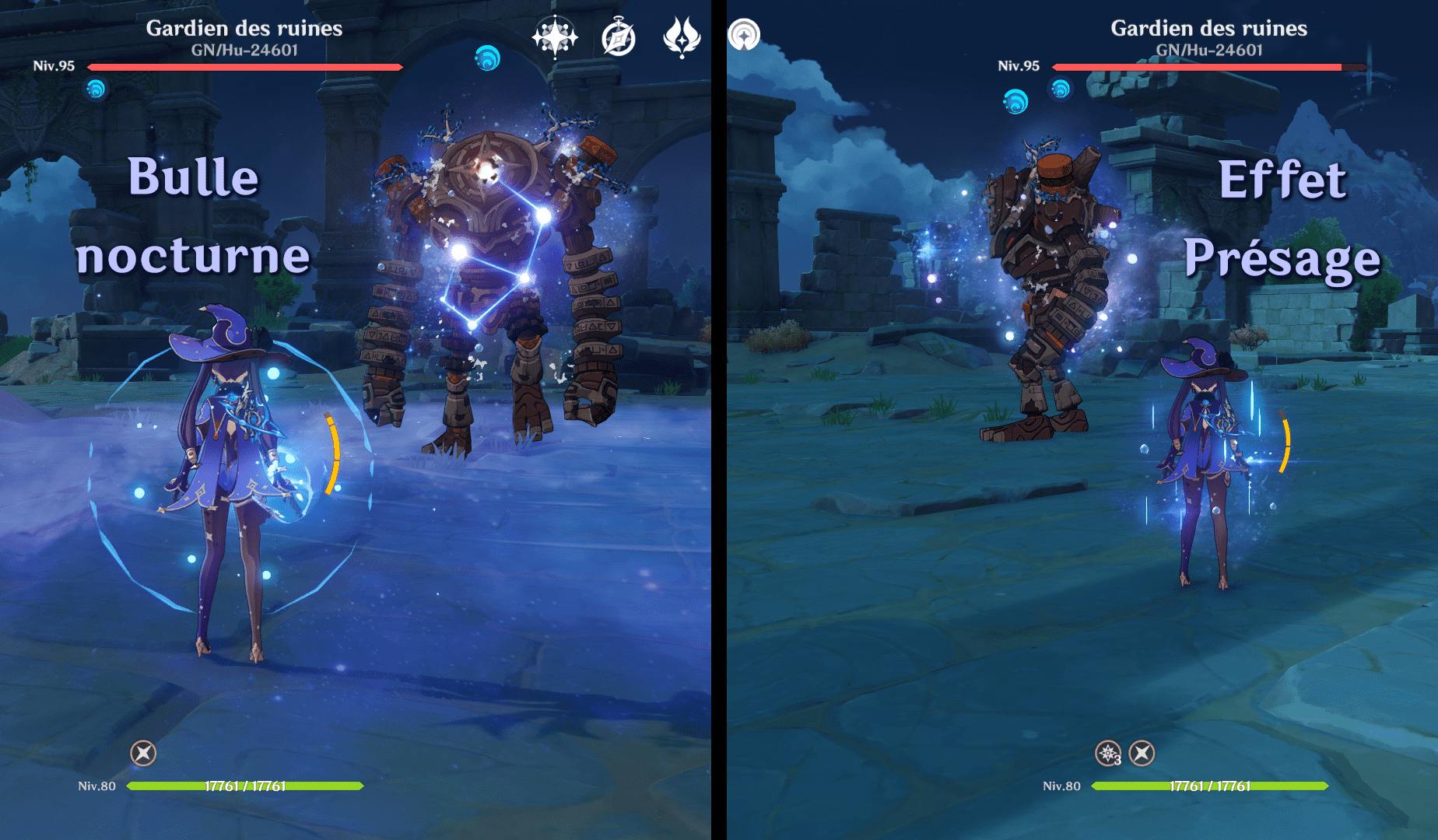Open the Adventurer Handbook compass icon

pos(619,37)
